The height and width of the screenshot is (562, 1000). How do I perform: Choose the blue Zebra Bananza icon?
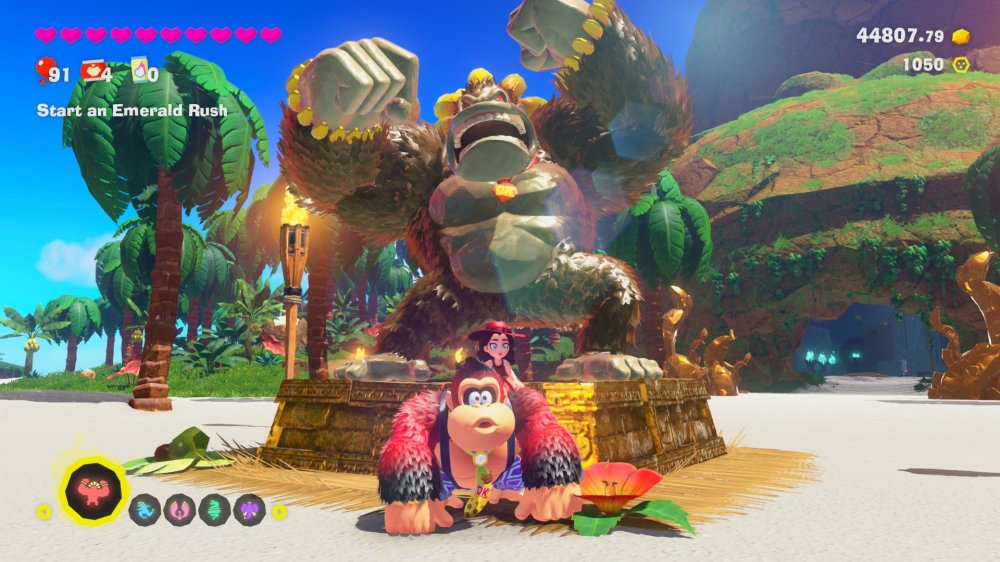[144, 510]
